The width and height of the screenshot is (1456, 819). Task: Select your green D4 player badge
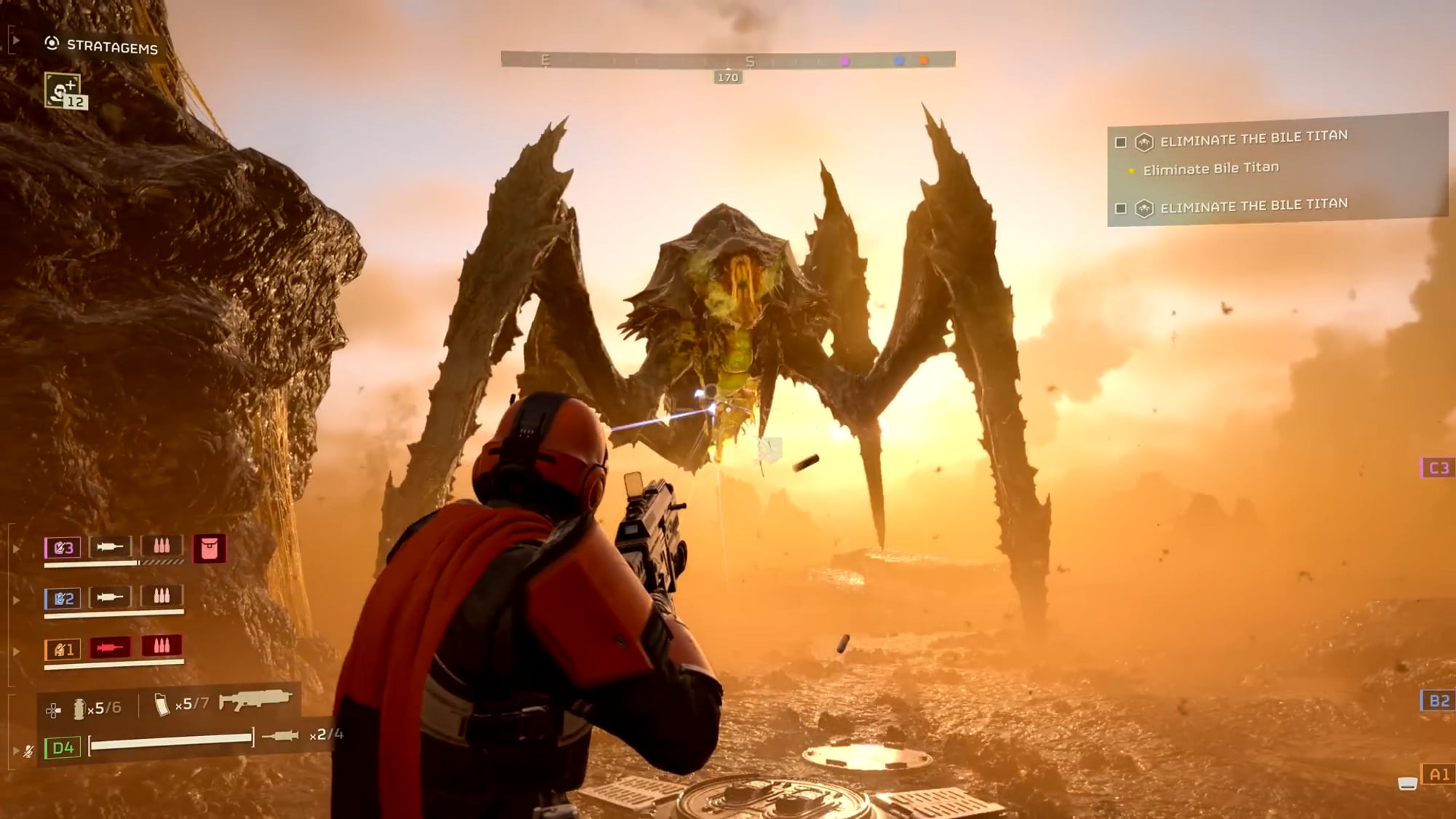[63, 748]
